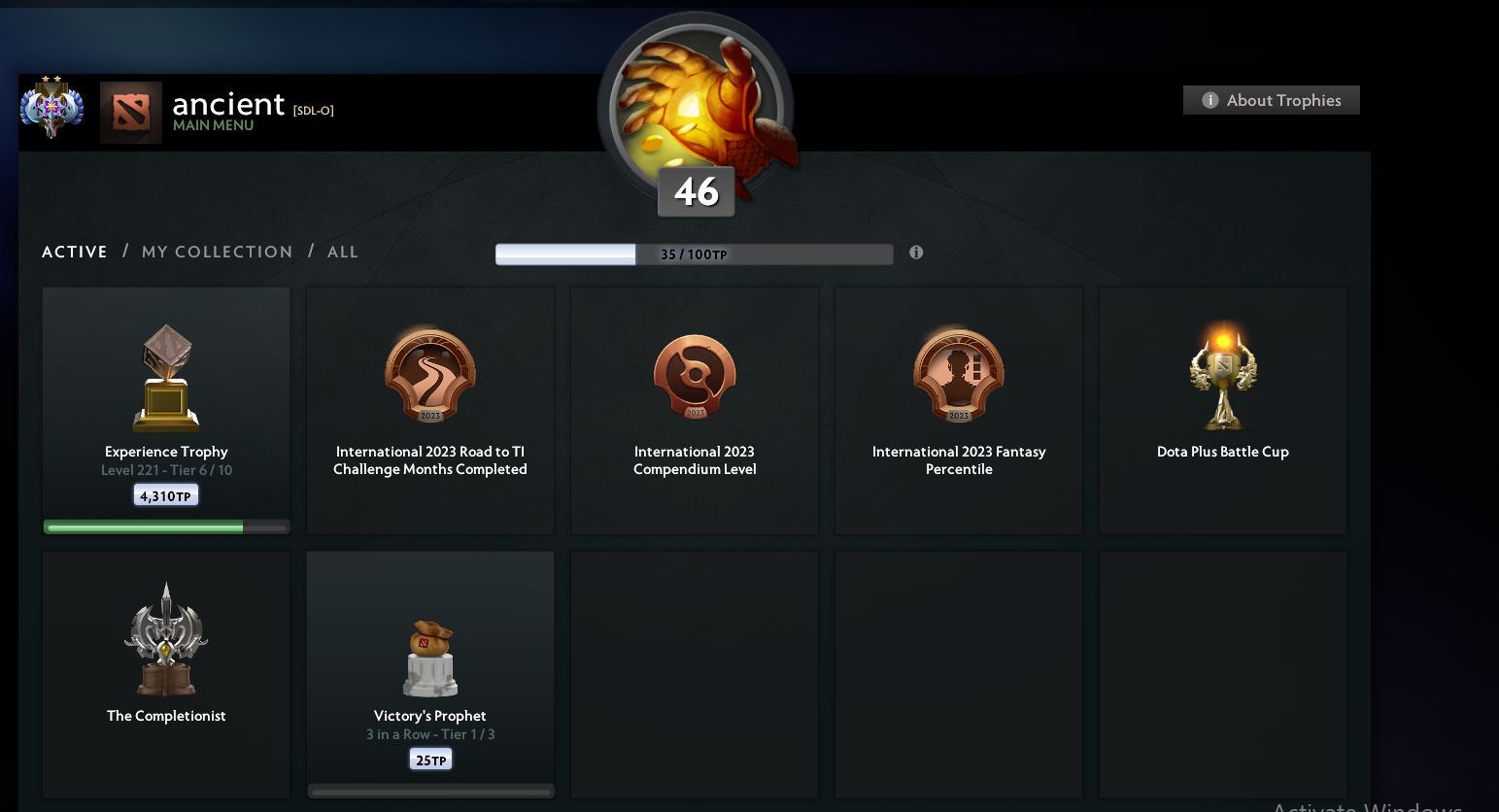The image size is (1499, 812).
Task: Click the 35/100 TP progress bar
Action: (x=694, y=254)
